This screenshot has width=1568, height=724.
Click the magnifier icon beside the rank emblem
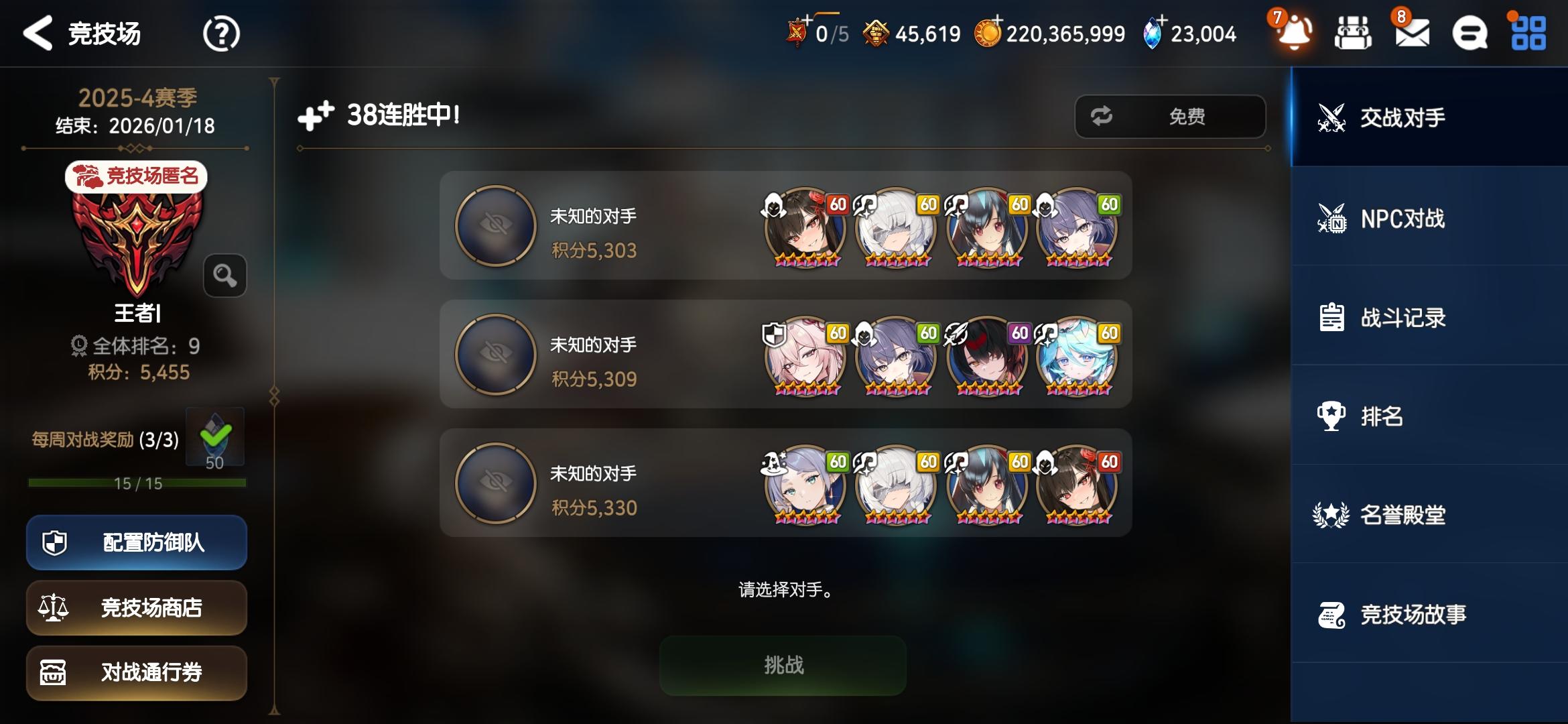(x=225, y=277)
